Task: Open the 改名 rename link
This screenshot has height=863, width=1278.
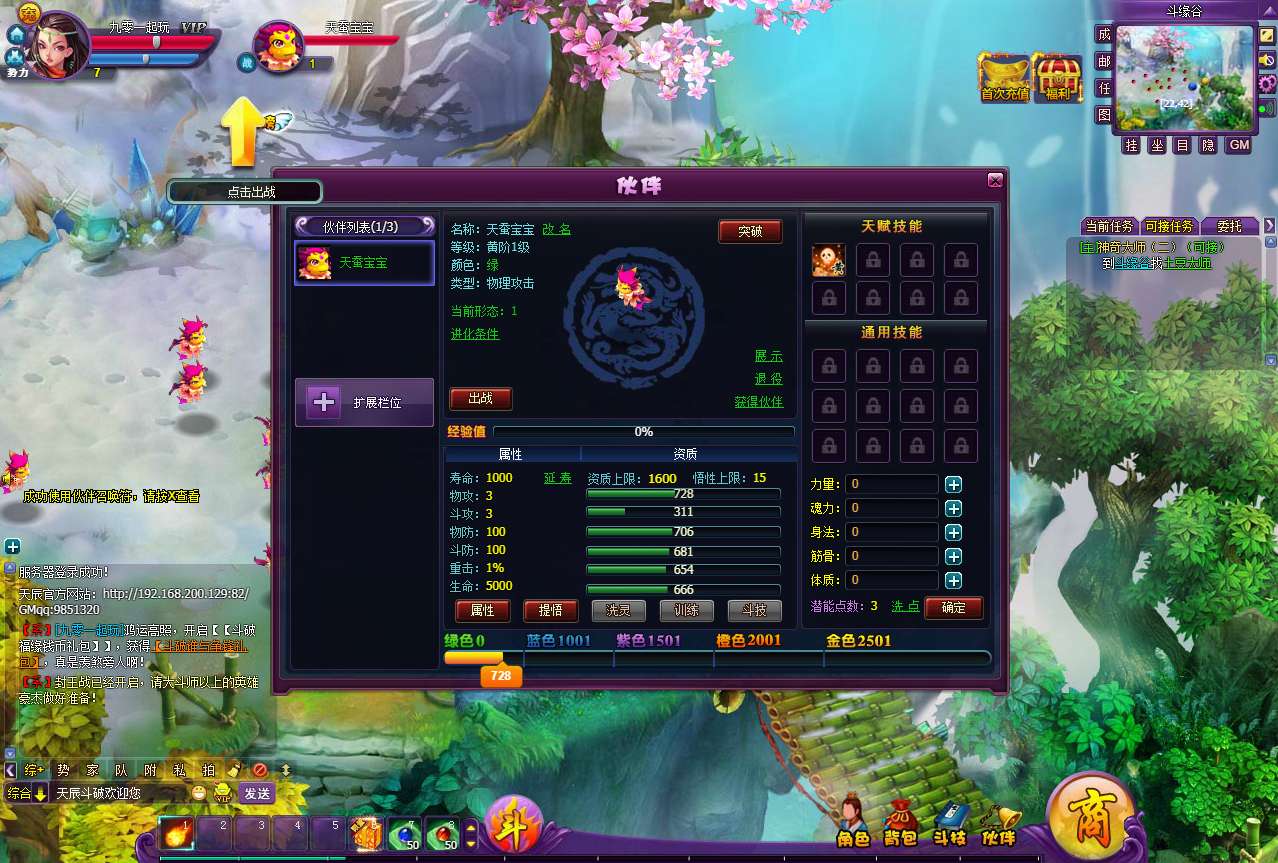Action: [557, 230]
